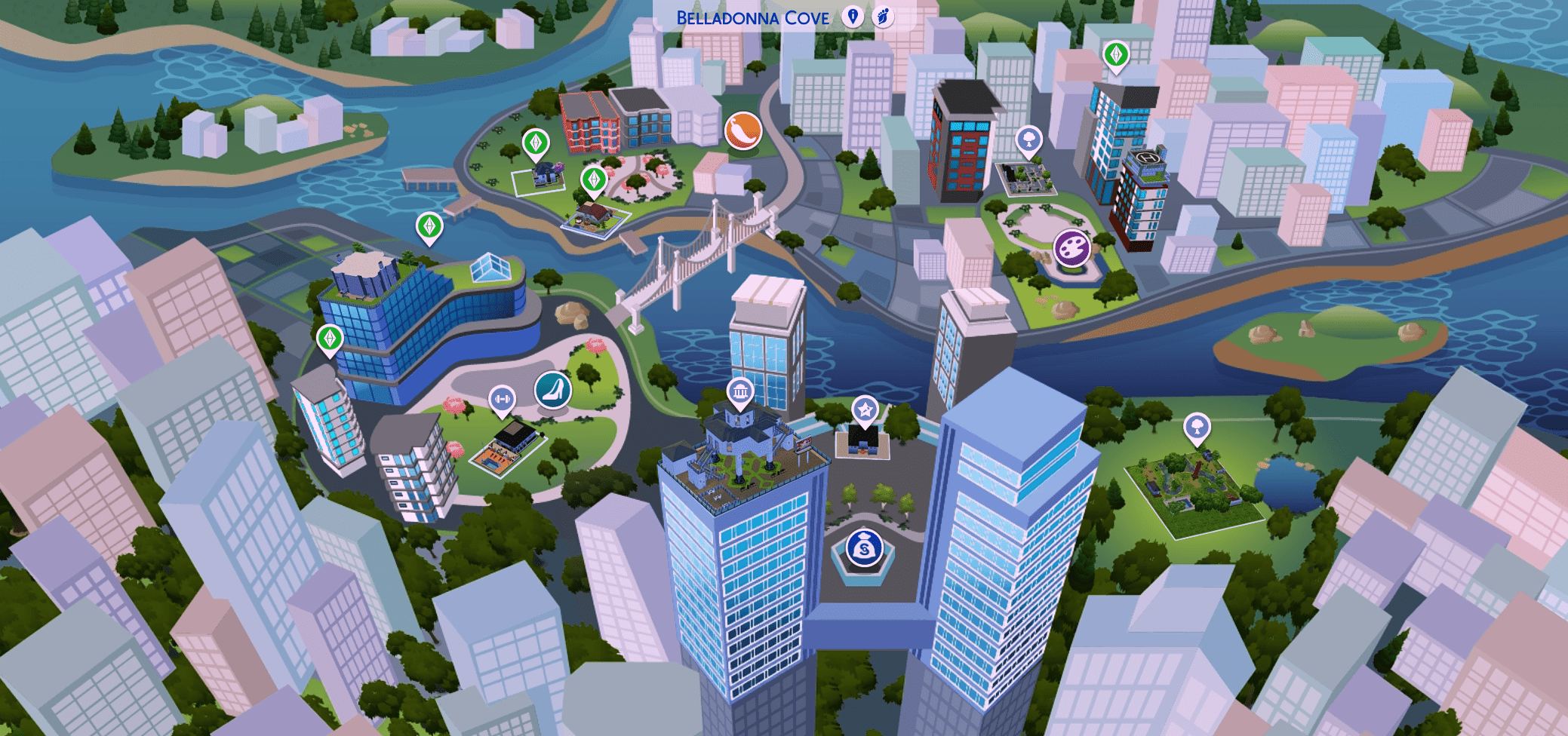Image resolution: width=1568 pixels, height=736 pixels.
Task: Select the chili pepper festival marker
Action: 743,130
